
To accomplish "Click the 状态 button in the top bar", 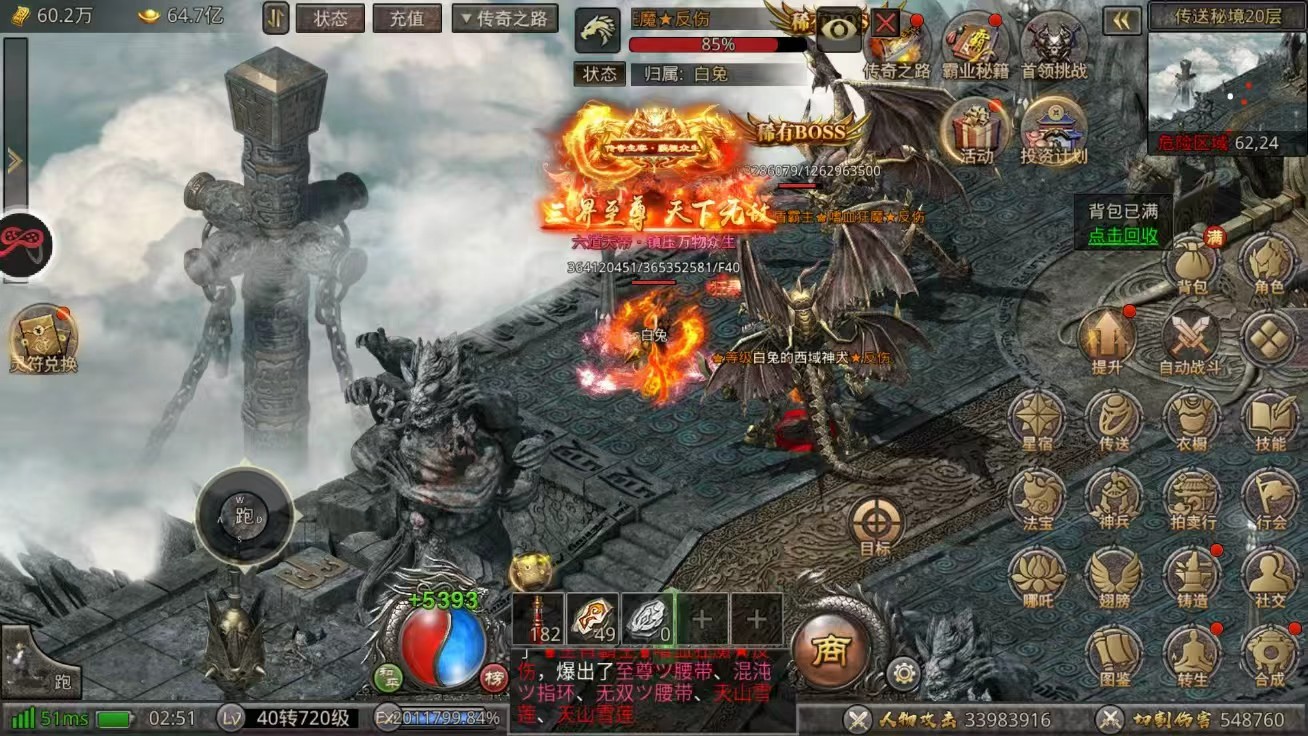I will [x=330, y=18].
